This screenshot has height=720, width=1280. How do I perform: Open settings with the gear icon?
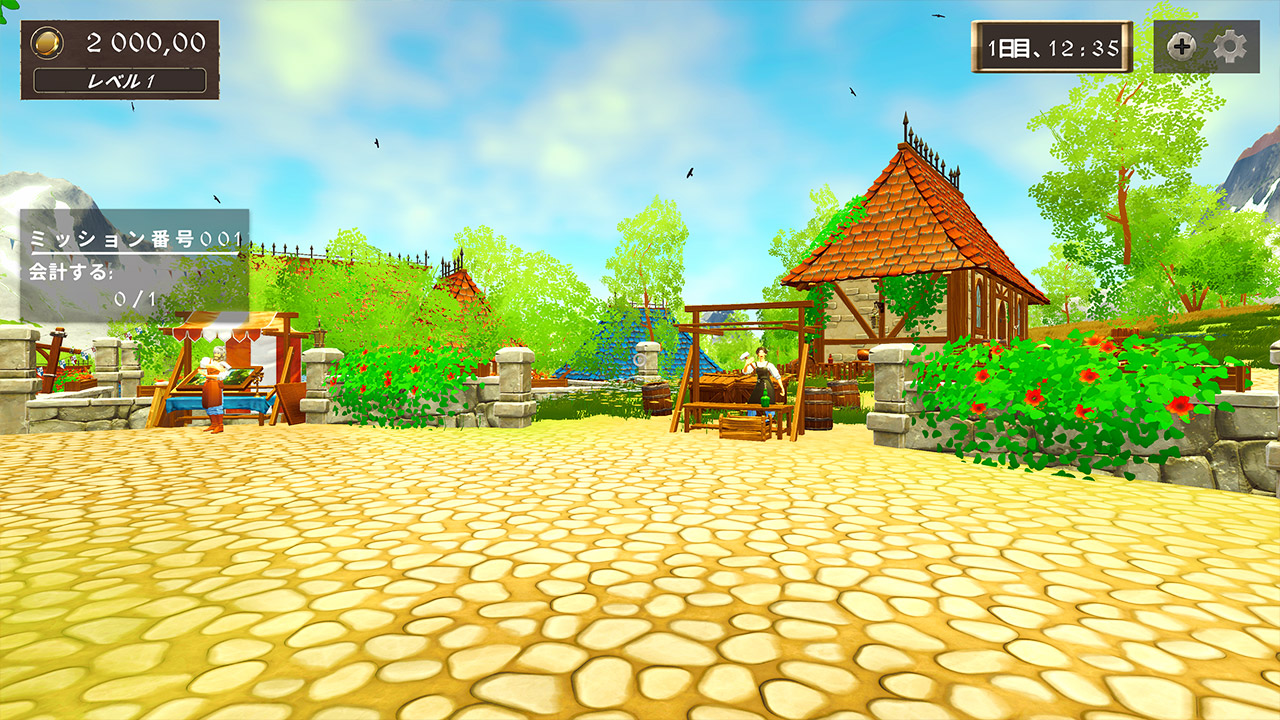pos(1230,47)
